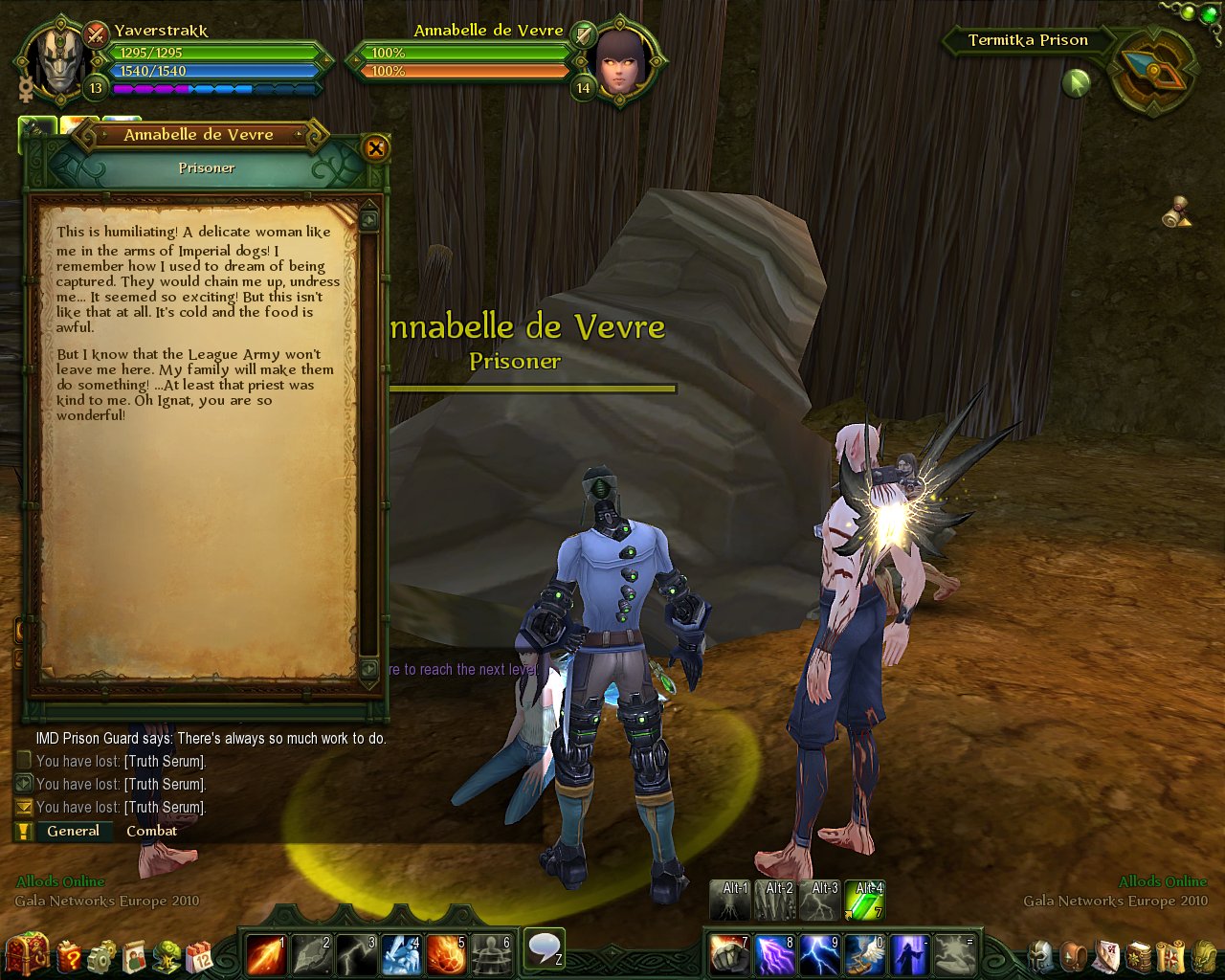Cast the fireball ability in slot 5
Viewport: 1225px width, 980px height.
(x=445, y=953)
